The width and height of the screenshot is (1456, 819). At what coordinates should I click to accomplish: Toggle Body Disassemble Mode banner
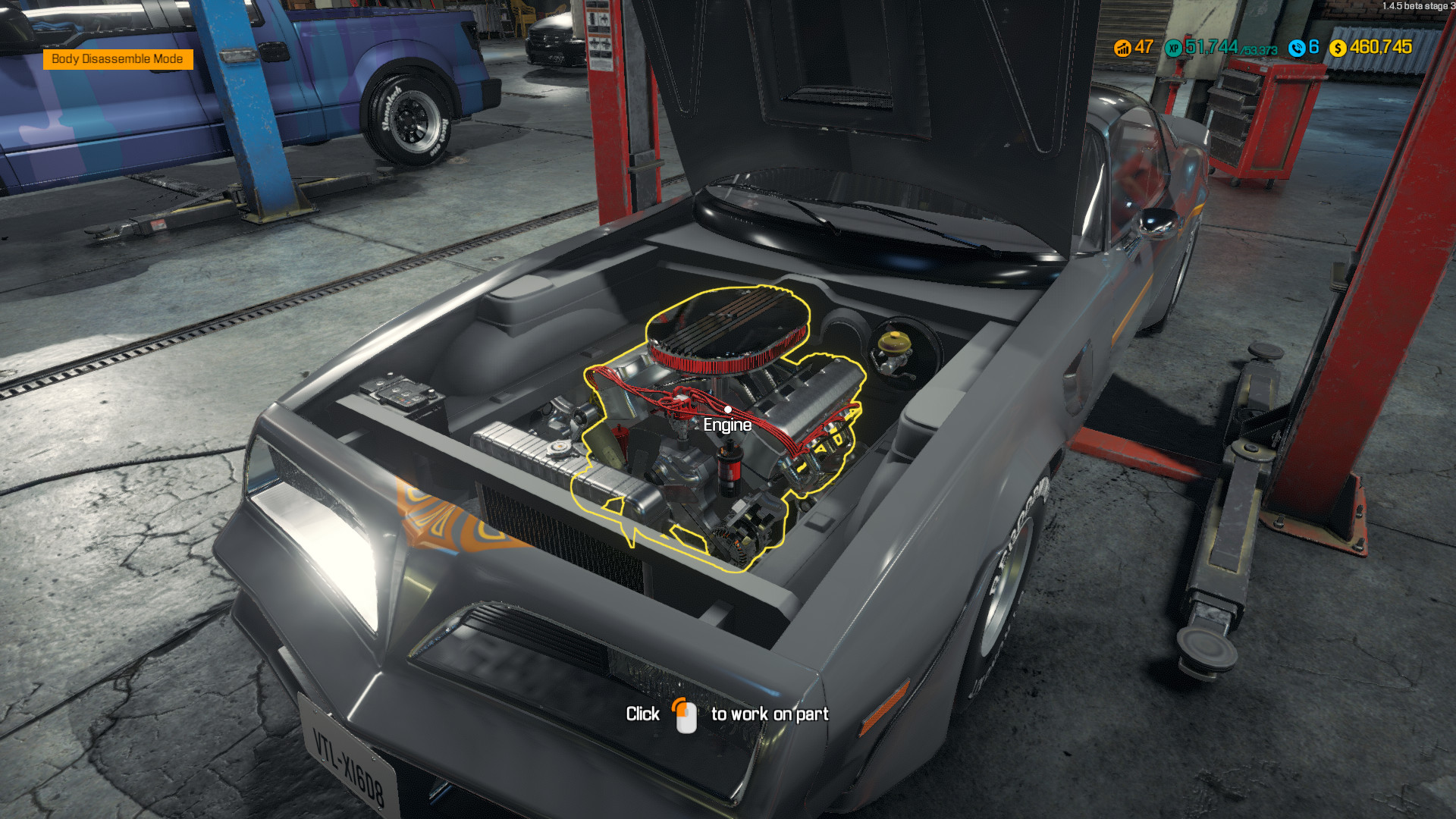coord(118,58)
